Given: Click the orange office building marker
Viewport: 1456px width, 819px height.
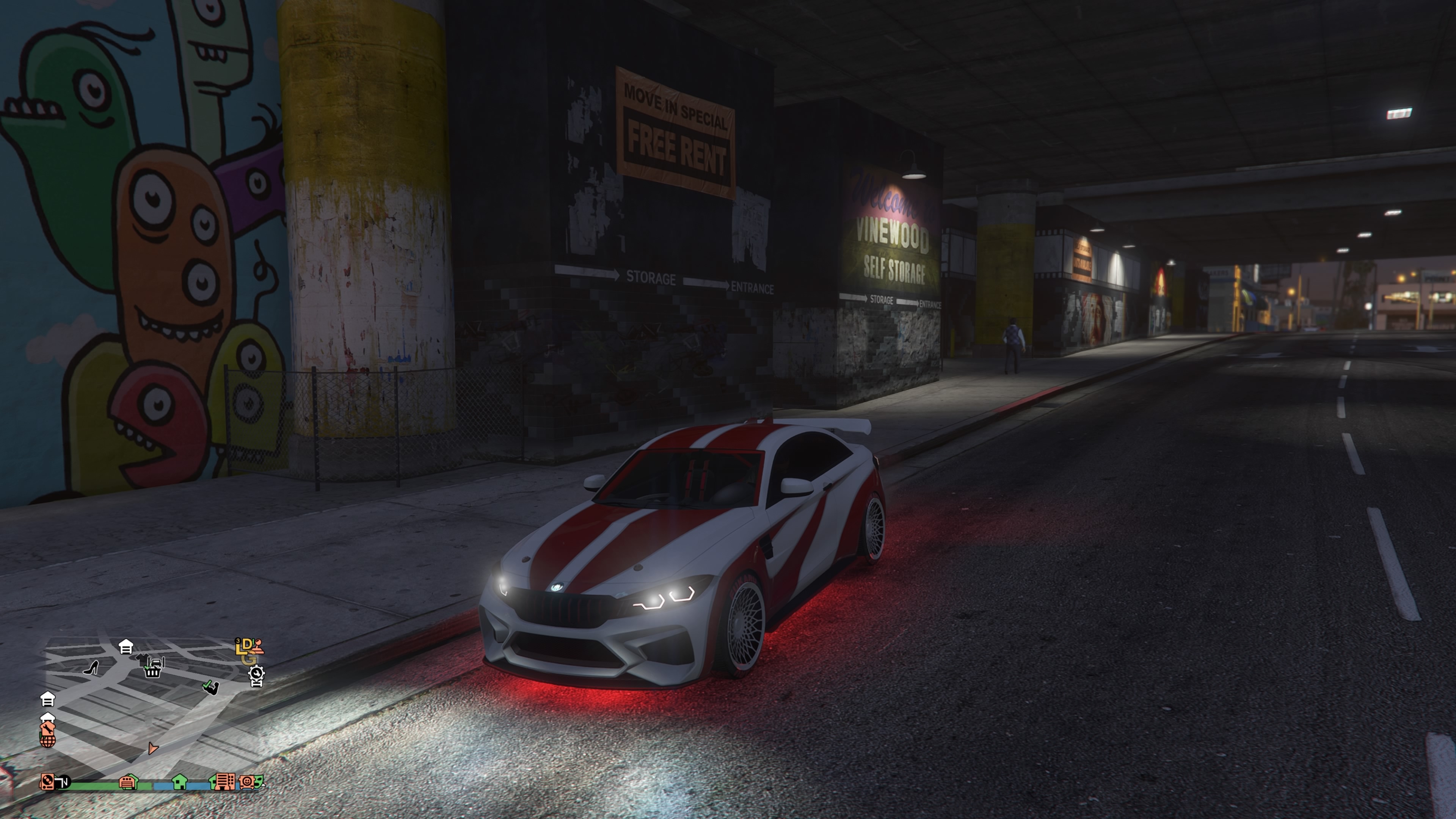Looking at the screenshot, I should click(x=224, y=782).
